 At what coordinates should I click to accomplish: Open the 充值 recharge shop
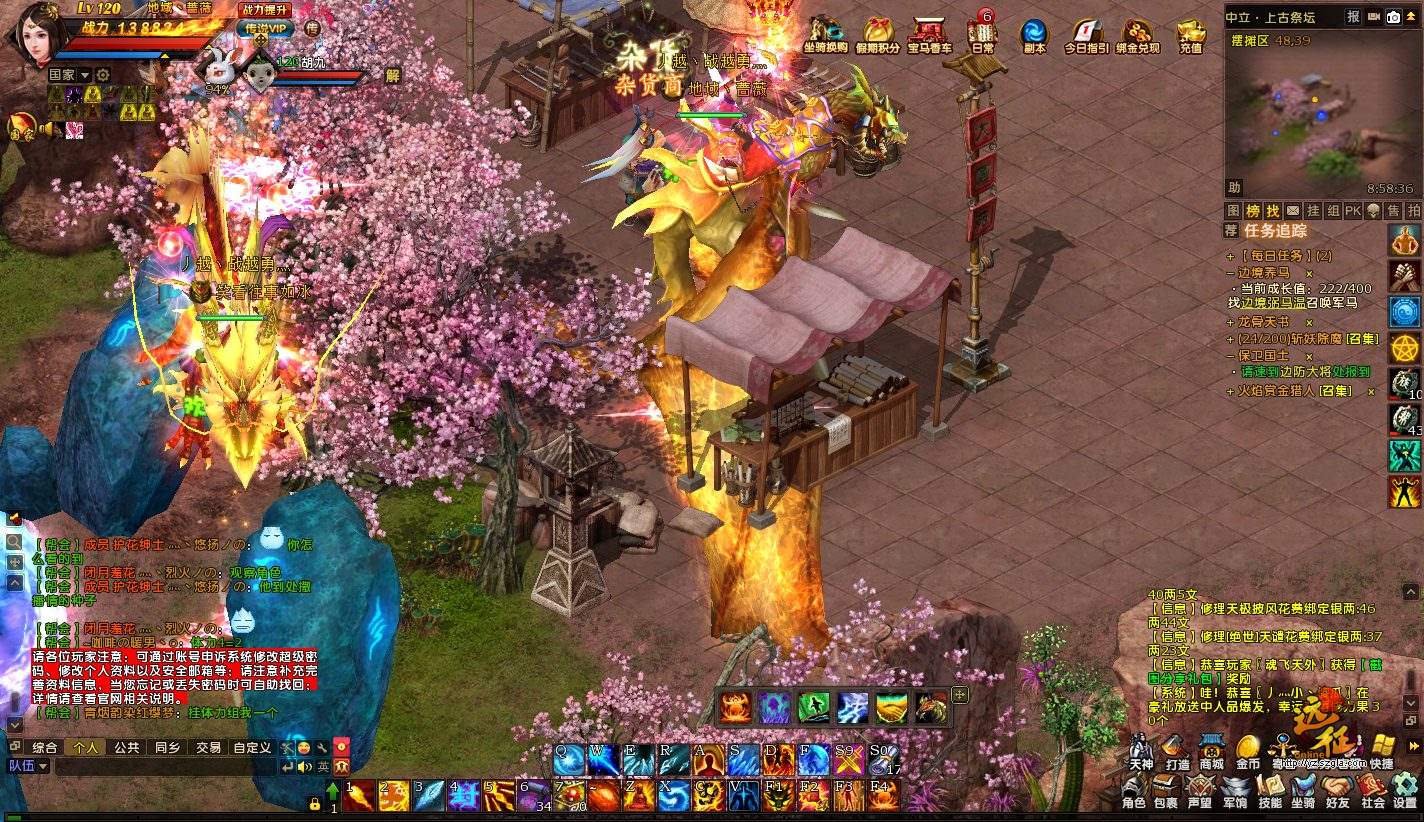(1190, 35)
